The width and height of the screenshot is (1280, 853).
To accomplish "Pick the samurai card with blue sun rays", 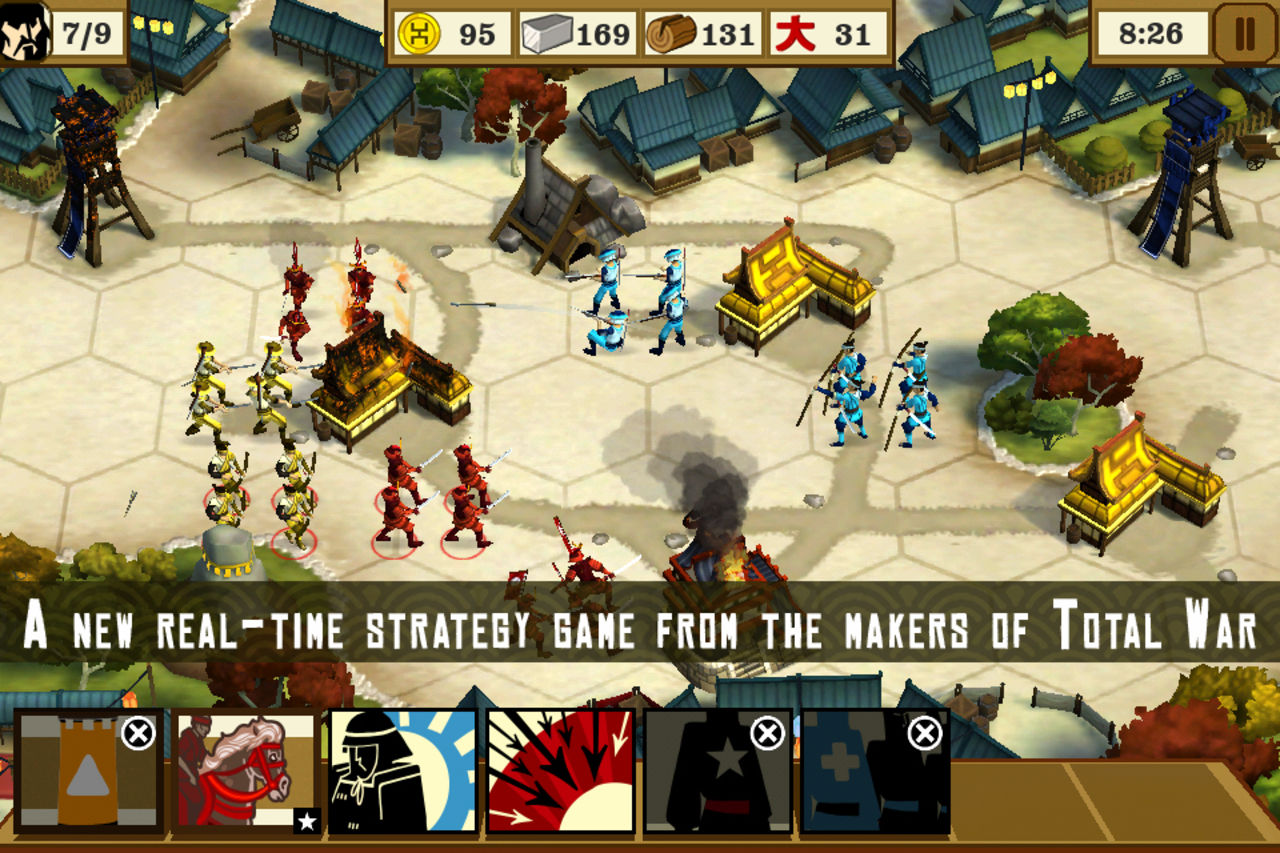I will [403, 771].
